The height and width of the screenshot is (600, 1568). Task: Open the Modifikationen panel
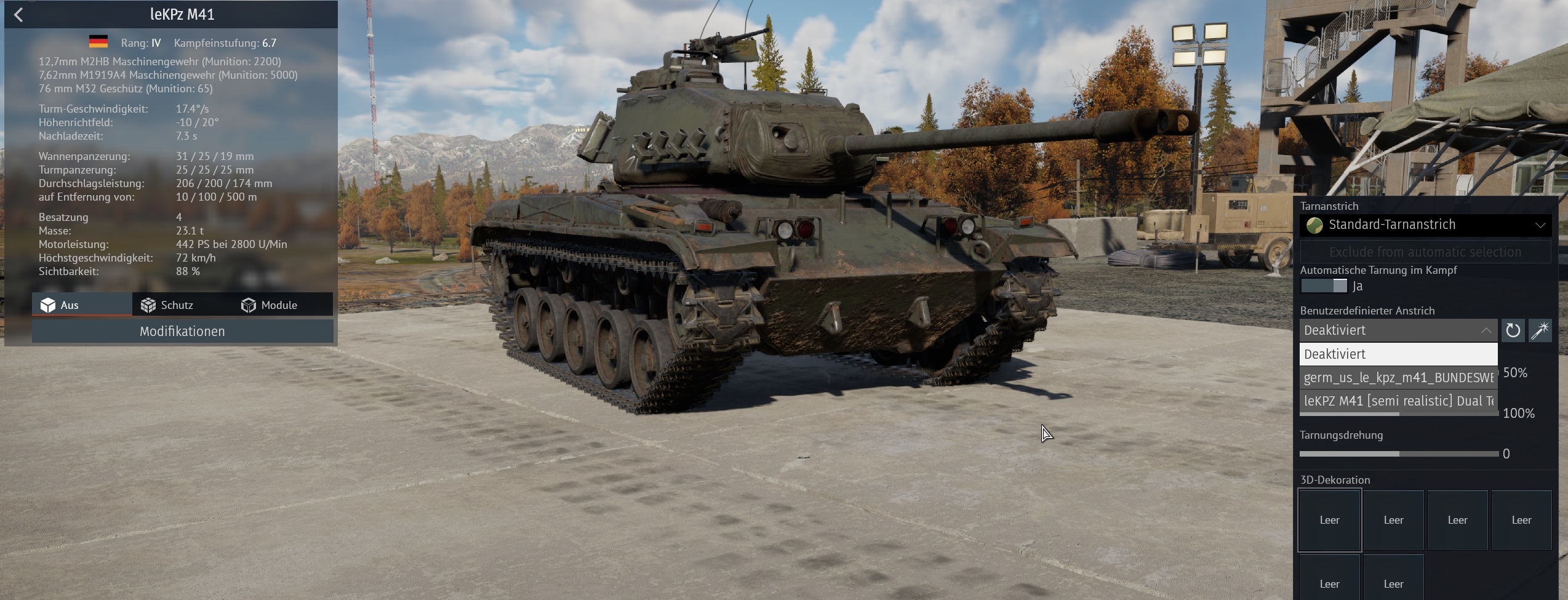pyautogui.click(x=182, y=332)
